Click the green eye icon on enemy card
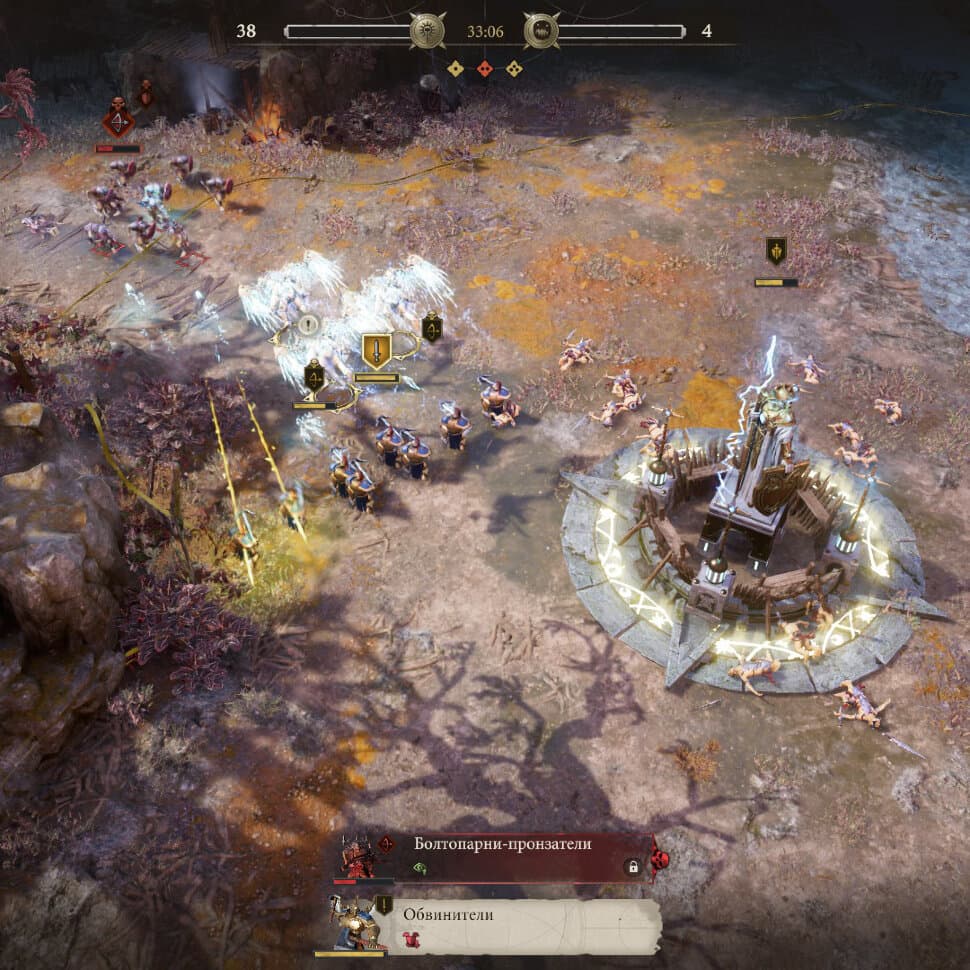 coord(420,869)
